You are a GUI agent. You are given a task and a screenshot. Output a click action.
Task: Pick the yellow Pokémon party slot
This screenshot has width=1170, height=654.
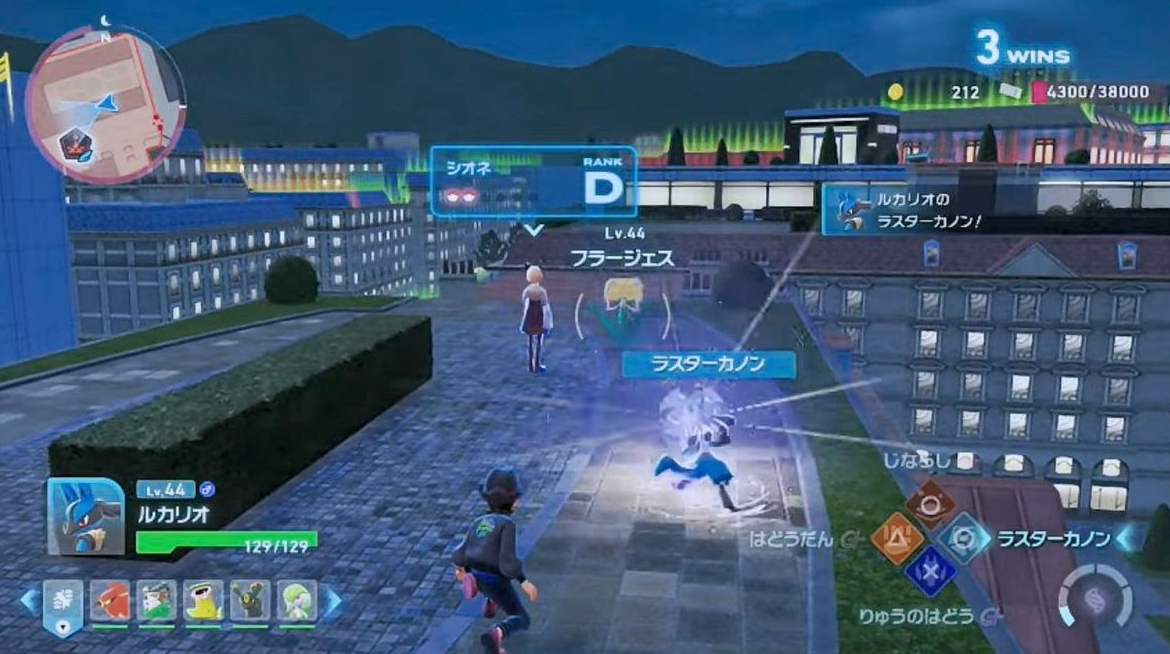click(204, 601)
